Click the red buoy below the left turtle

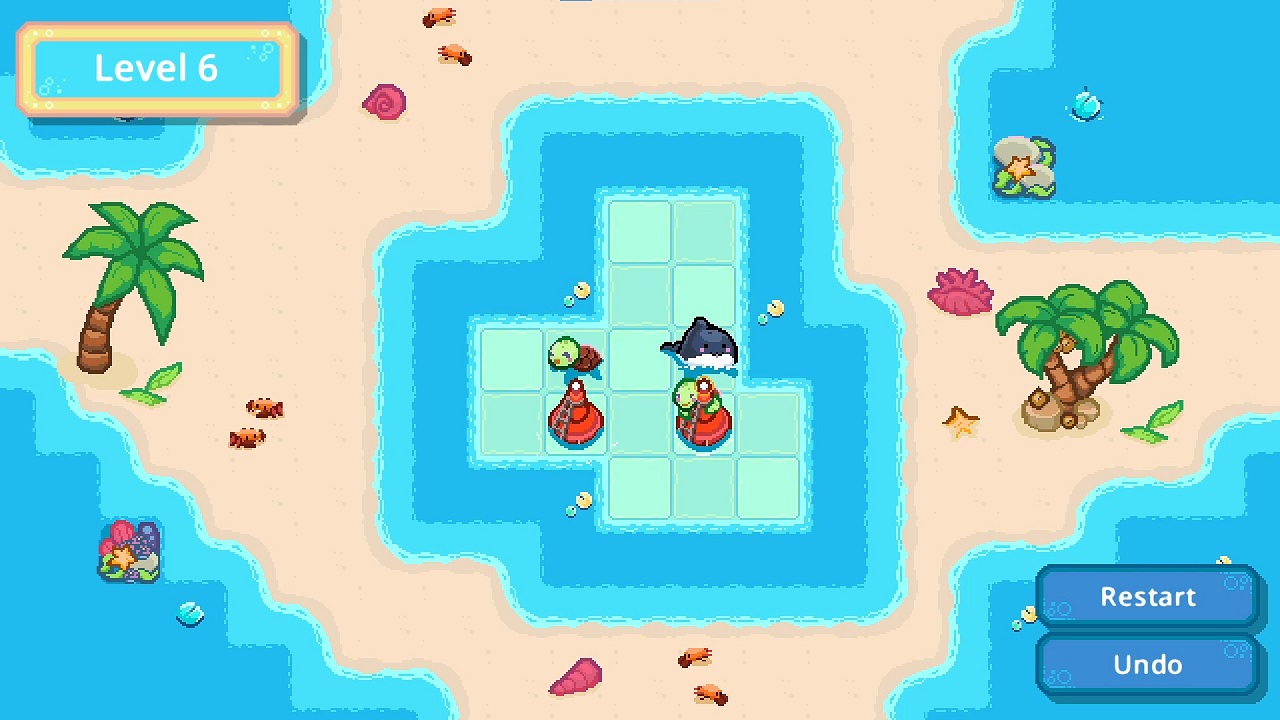tap(575, 420)
